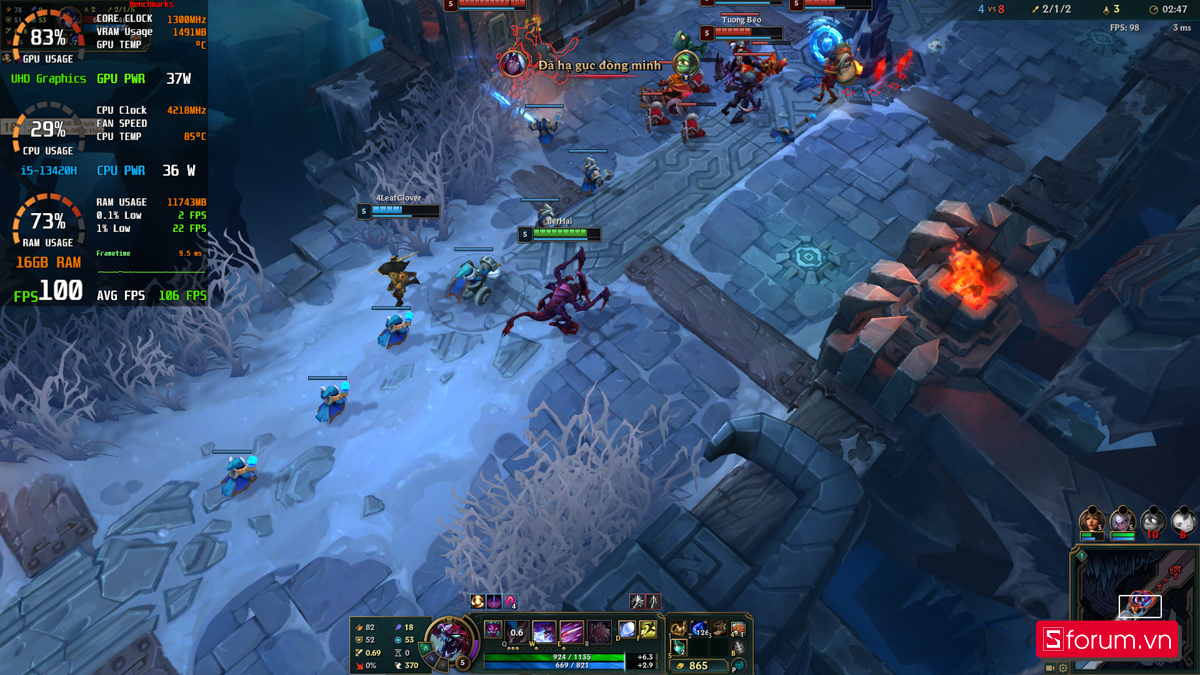This screenshot has width=1200, height=675.
Task: Activate the Flash summoner spell (F)
Action: tap(647, 630)
